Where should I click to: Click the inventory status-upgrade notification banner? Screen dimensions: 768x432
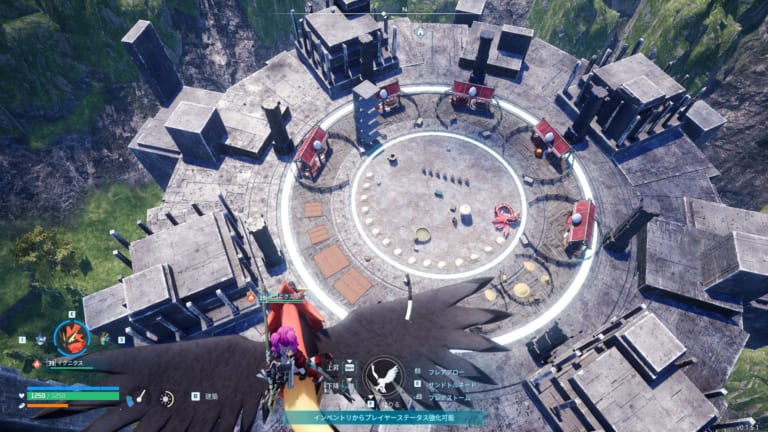point(383,417)
